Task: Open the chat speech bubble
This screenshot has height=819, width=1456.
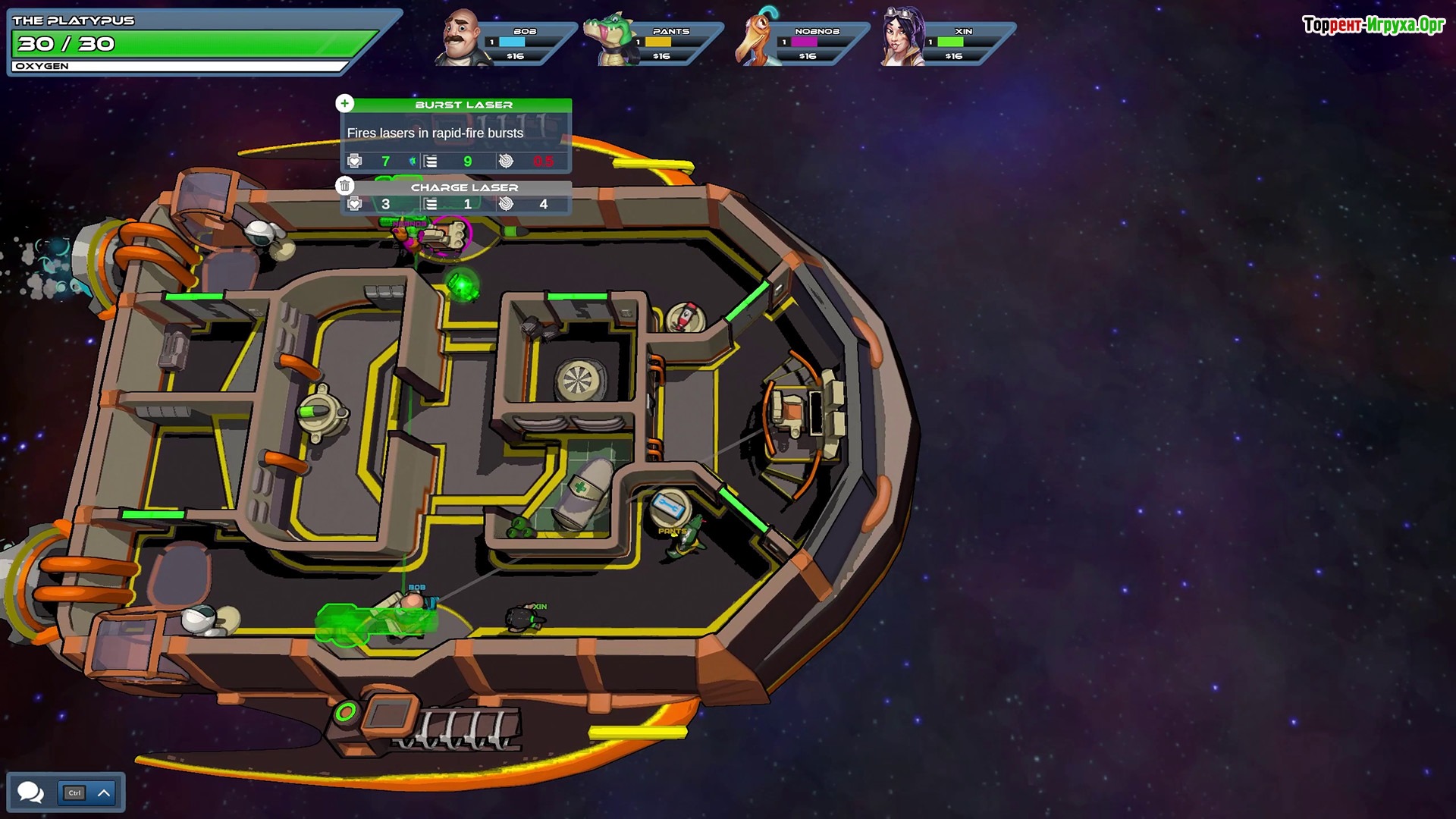Action: tap(31, 792)
